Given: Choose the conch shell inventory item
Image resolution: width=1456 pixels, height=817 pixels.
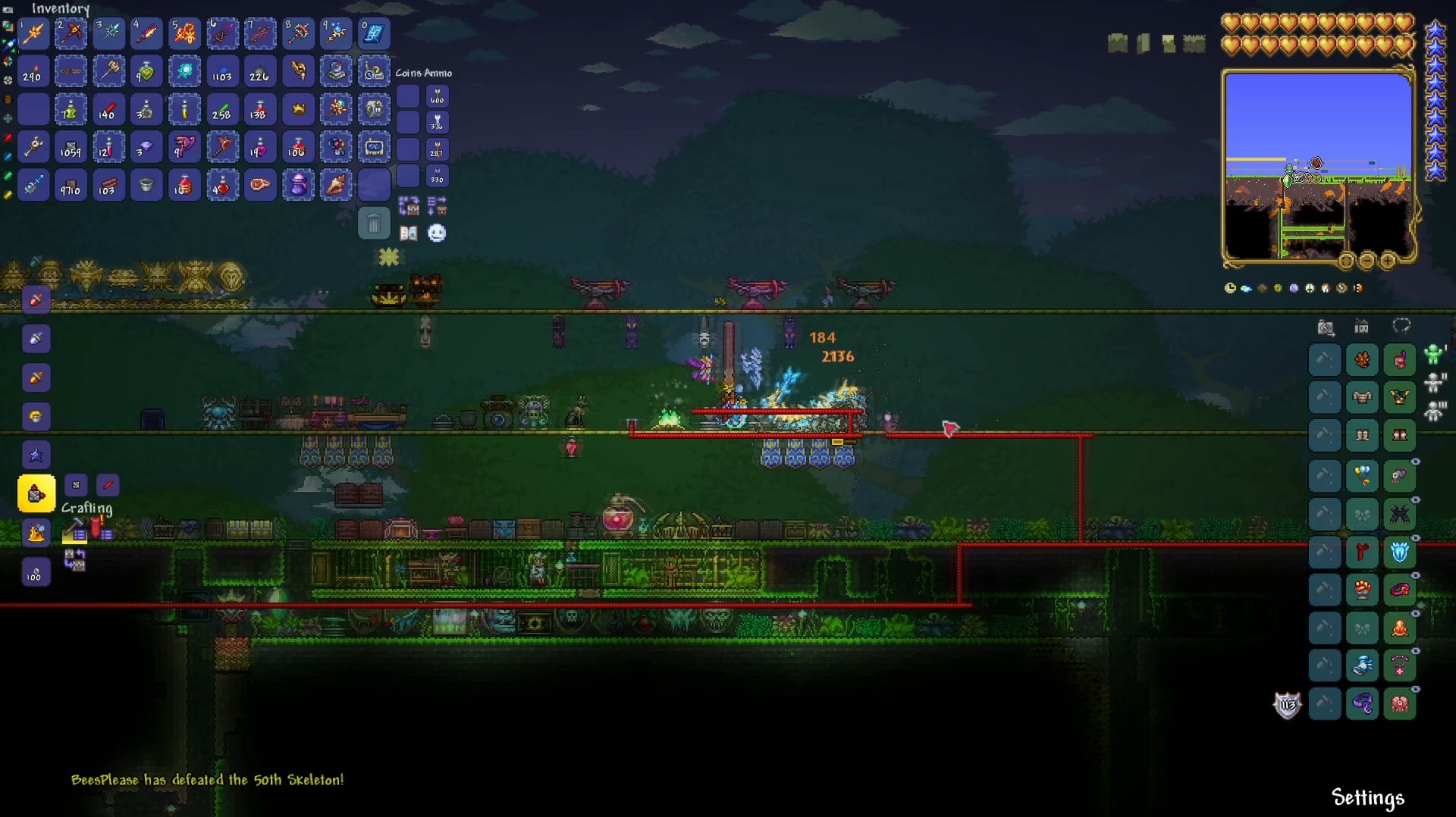Looking at the screenshot, I should tap(336, 185).
